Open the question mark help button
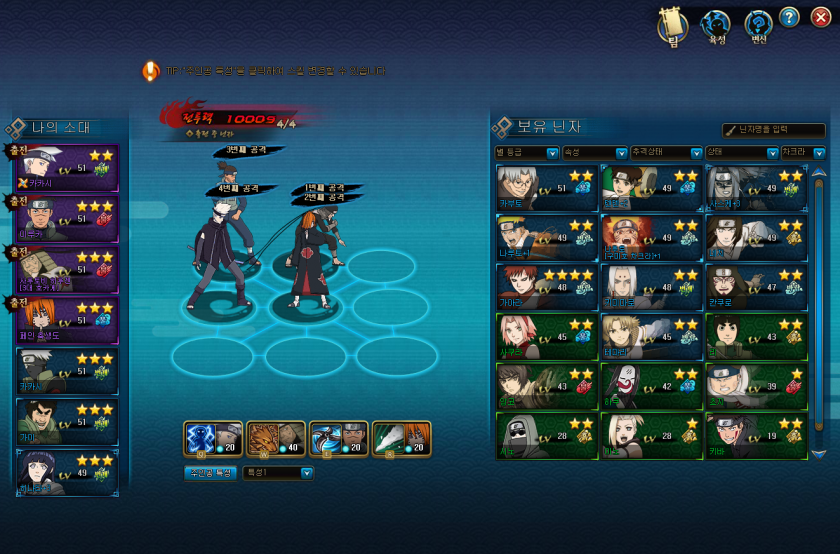This screenshot has width=840, height=554. point(789,17)
